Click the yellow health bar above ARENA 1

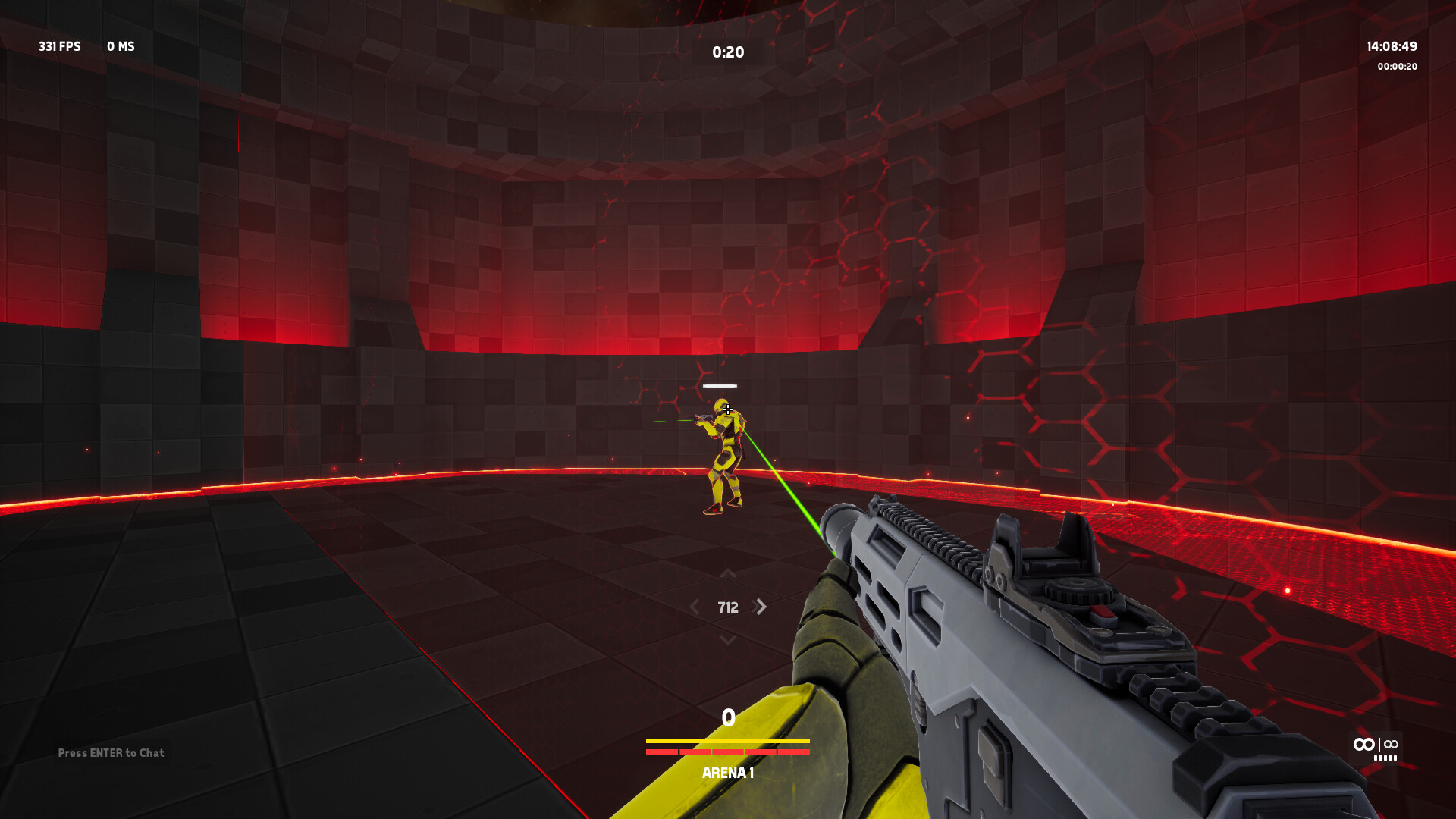coord(726,742)
